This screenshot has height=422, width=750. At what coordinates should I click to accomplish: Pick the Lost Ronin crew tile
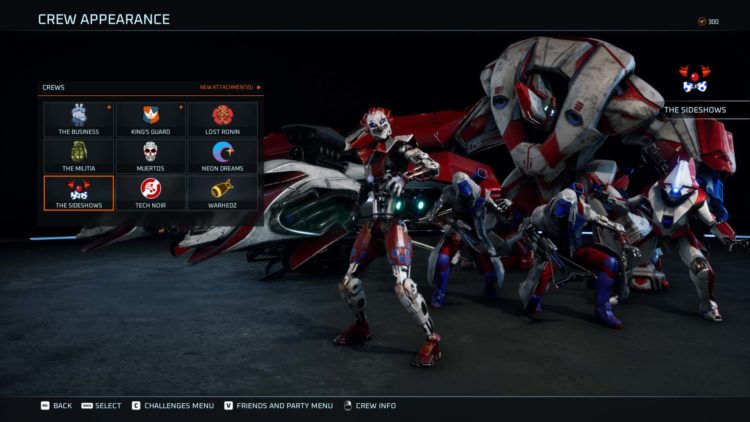(222, 119)
